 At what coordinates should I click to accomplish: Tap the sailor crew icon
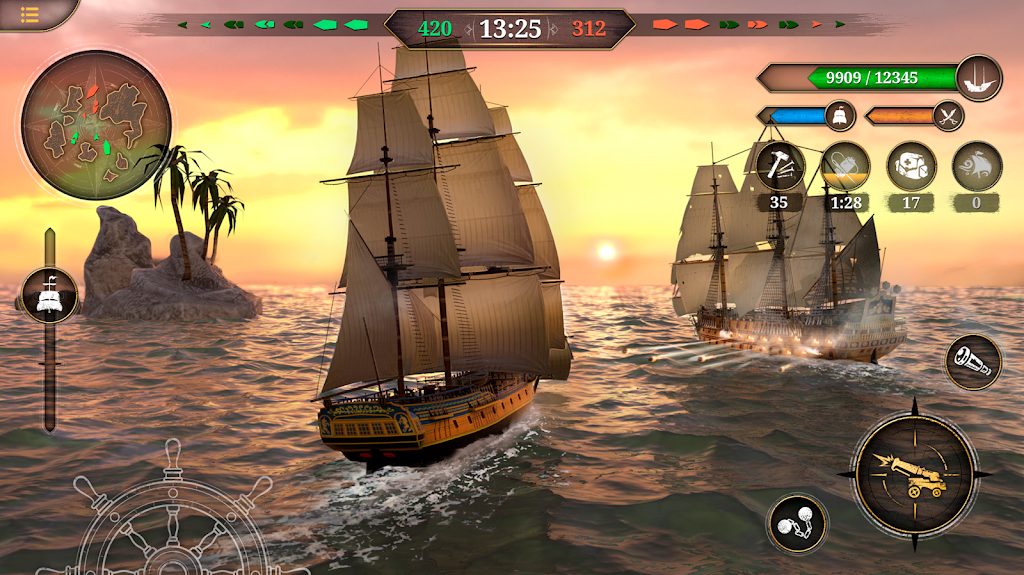pyautogui.click(x=840, y=116)
